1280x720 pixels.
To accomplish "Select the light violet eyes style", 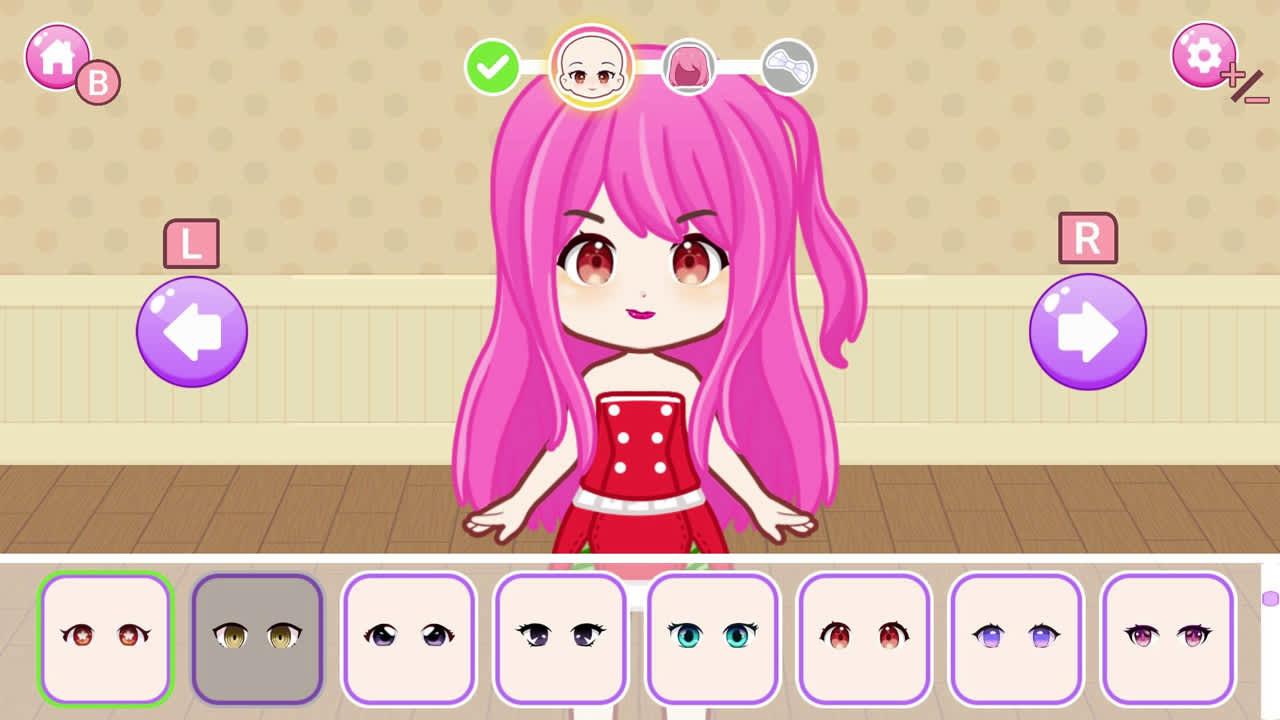I will tap(1016, 637).
